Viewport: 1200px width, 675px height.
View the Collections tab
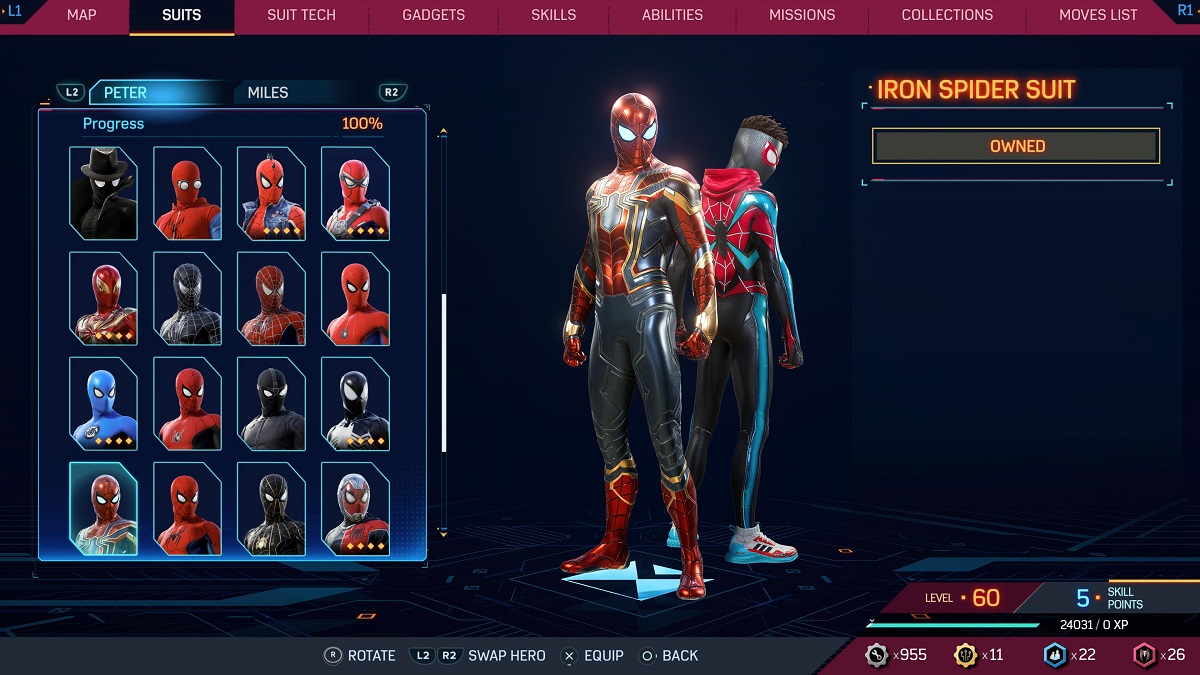point(947,15)
